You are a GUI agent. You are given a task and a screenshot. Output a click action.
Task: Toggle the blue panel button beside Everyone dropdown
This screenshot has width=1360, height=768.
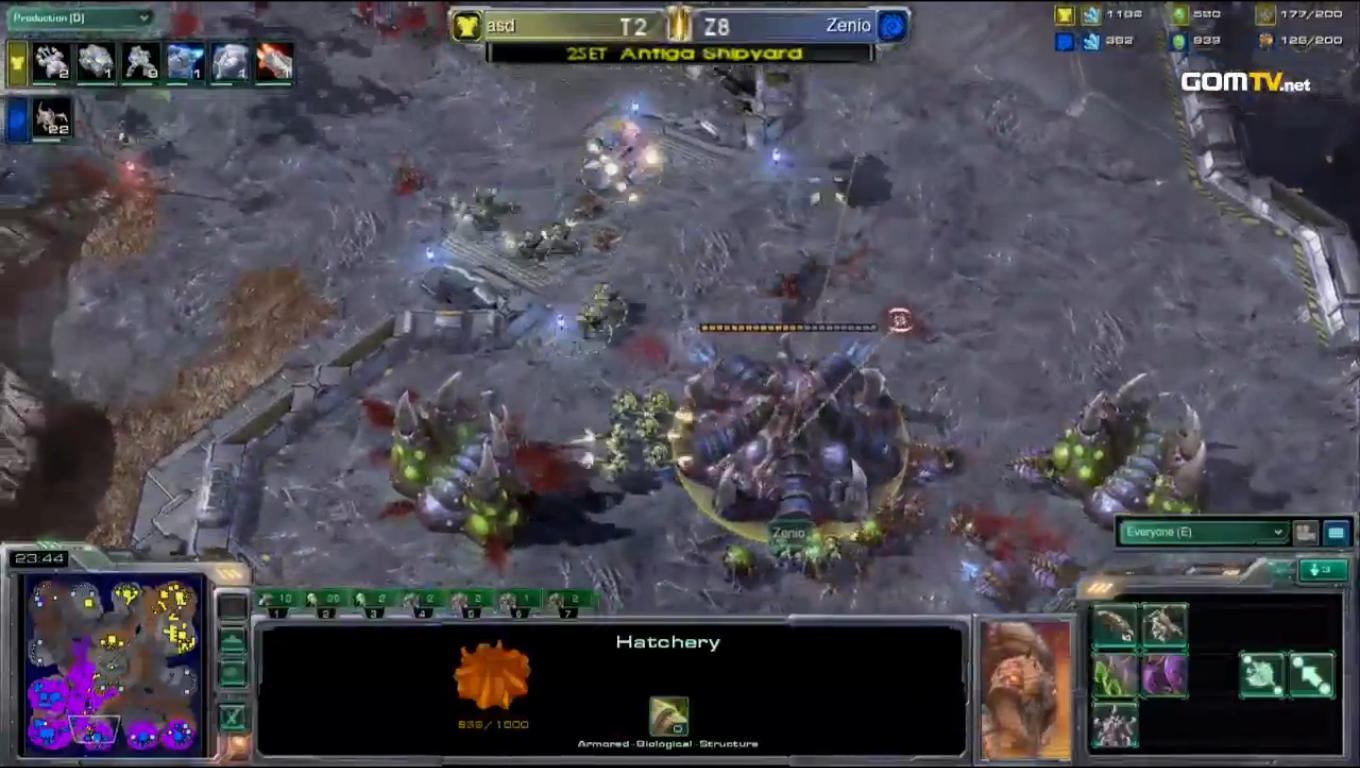[1336, 533]
